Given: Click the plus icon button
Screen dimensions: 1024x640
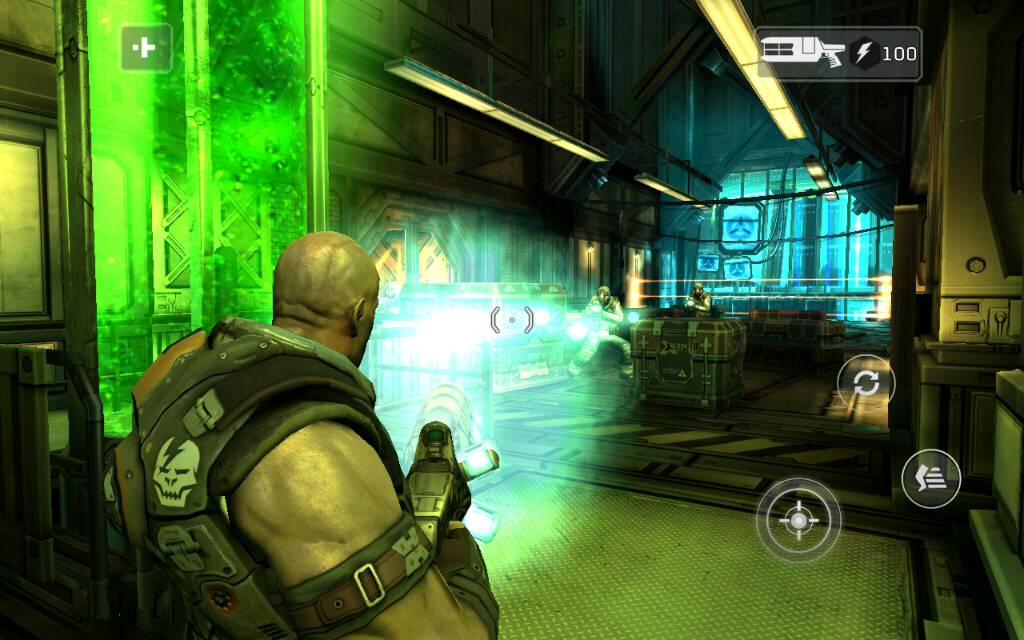Looking at the screenshot, I should (146, 48).
